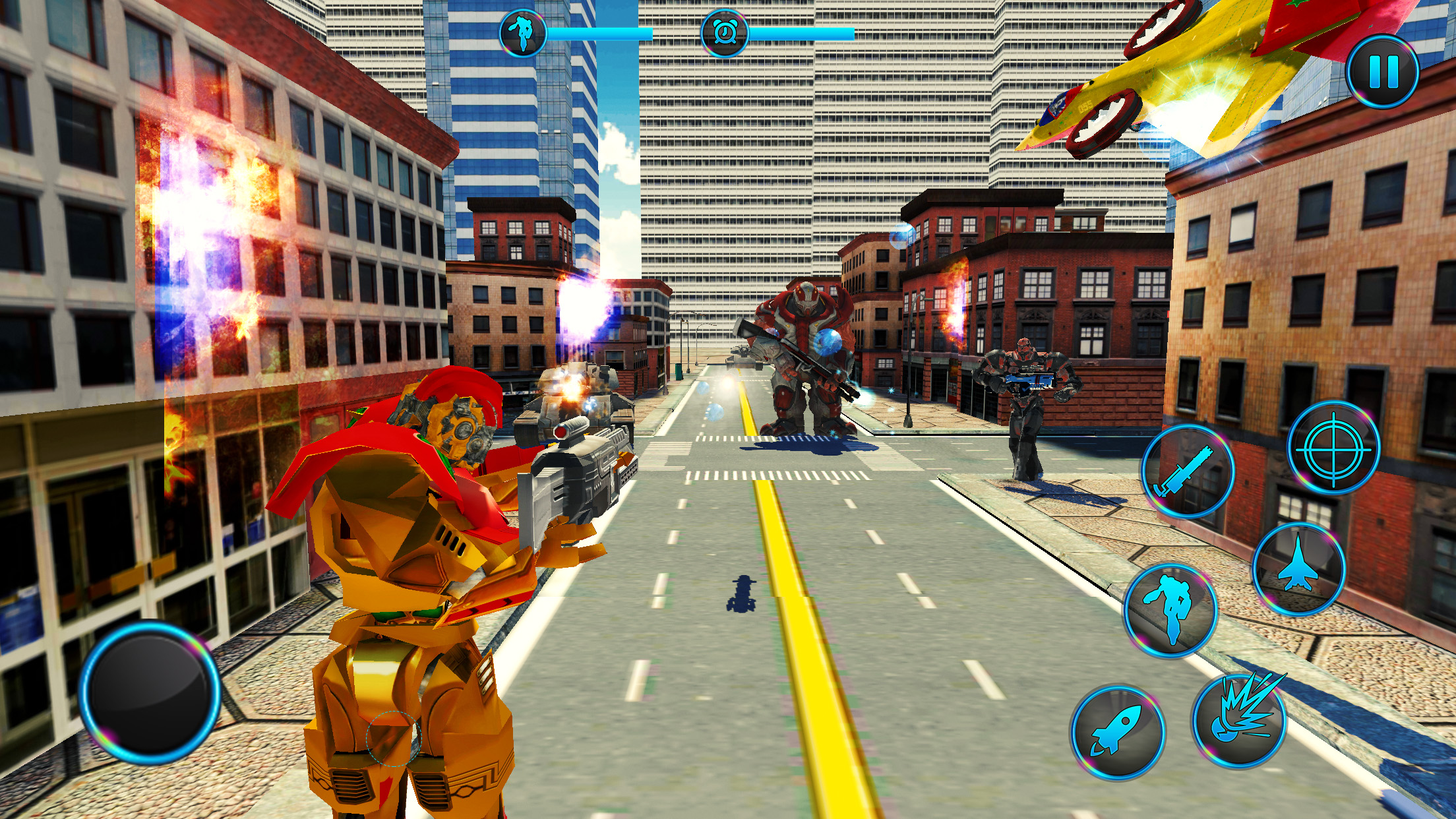Viewport: 1456px width, 819px height.
Task: Tap the virtual movement joystick
Action: (x=150, y=692)
